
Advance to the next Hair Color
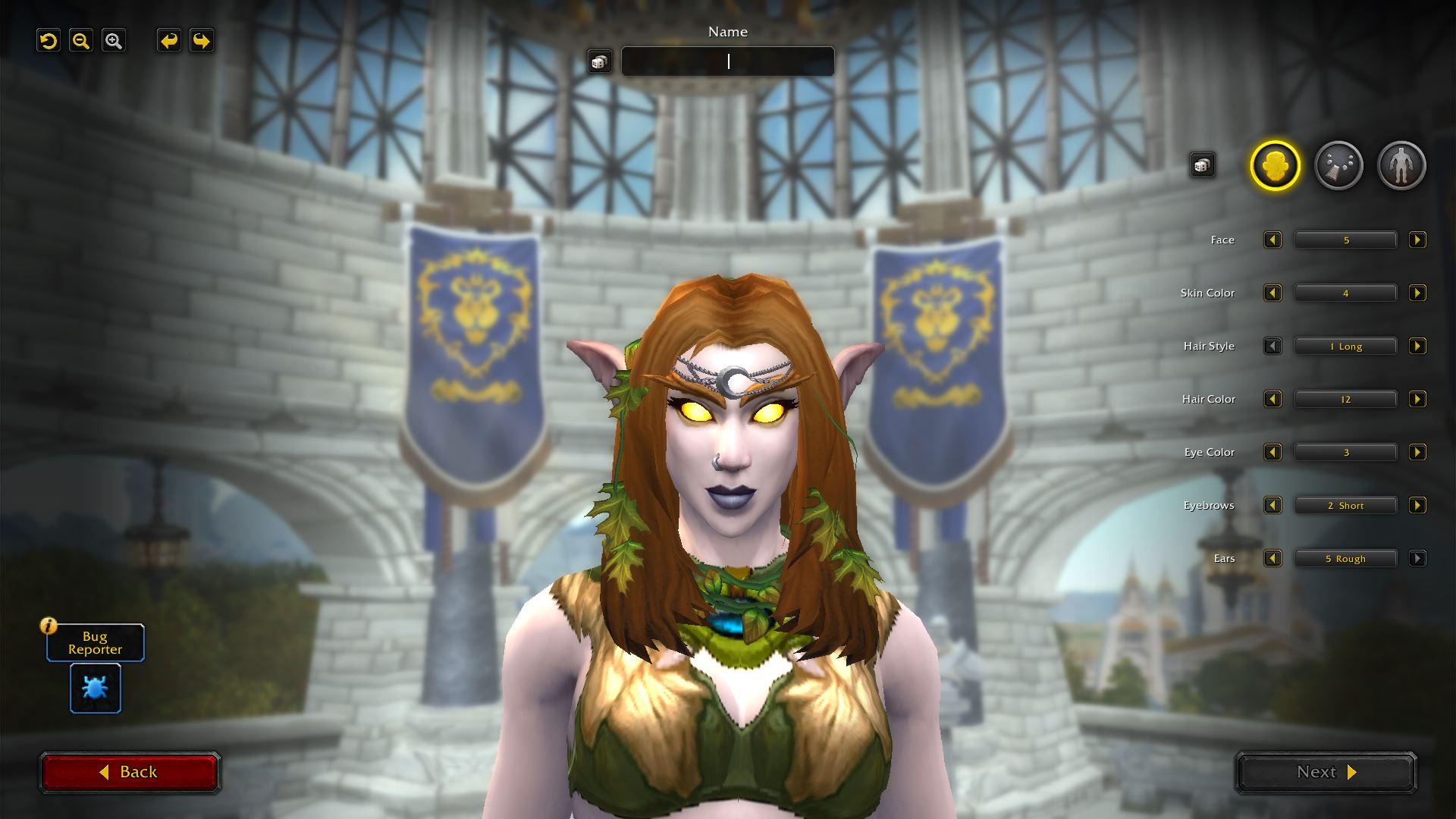1417,400
